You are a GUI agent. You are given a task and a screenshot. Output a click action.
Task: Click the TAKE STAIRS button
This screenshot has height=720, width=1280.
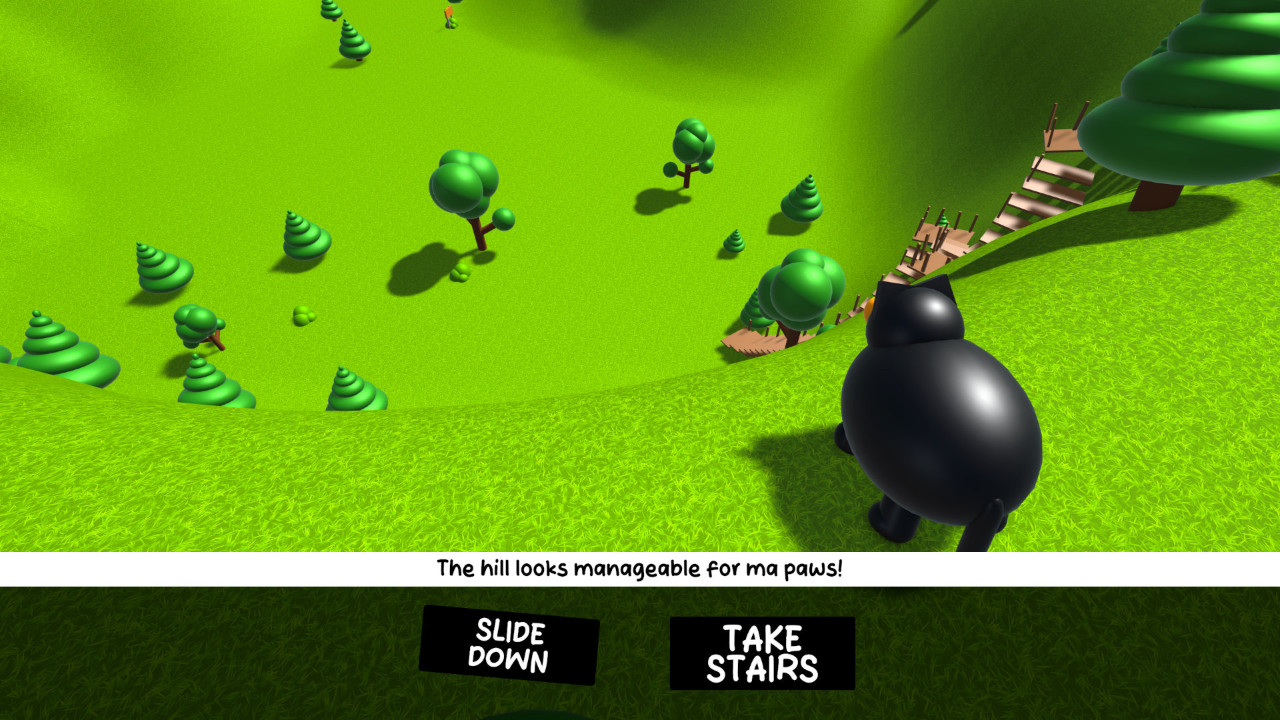click(762, 648)
